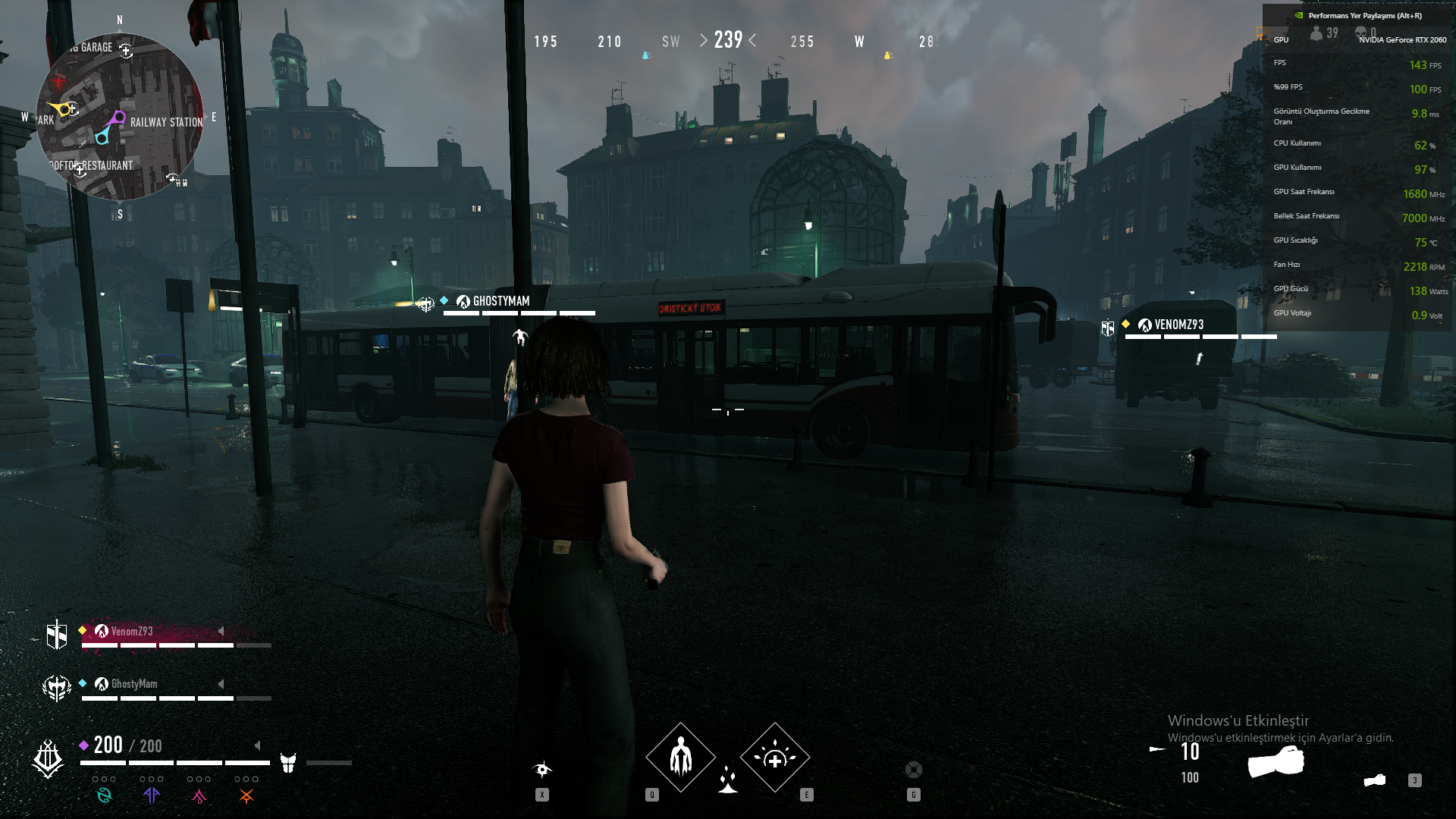Click GhostyMam's horned helmet archetype icon
The width and height of the screenshot is (1456, 819).
57,687
